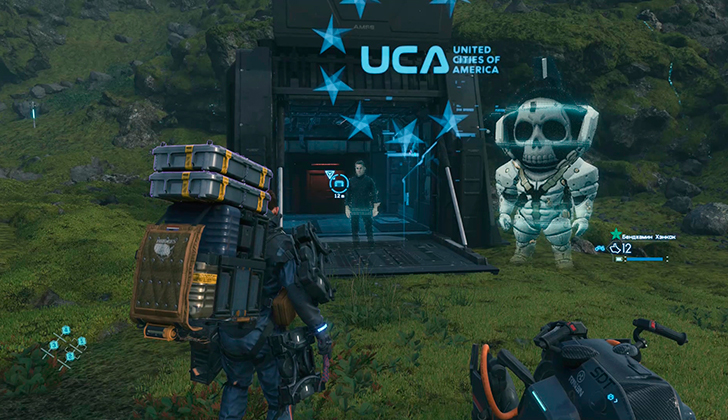The height and width of the screenshot is (420, 728).
Task: Select the blue motorcycle vehicle icon
Action: pyautogui.click(x=600, y=247)
